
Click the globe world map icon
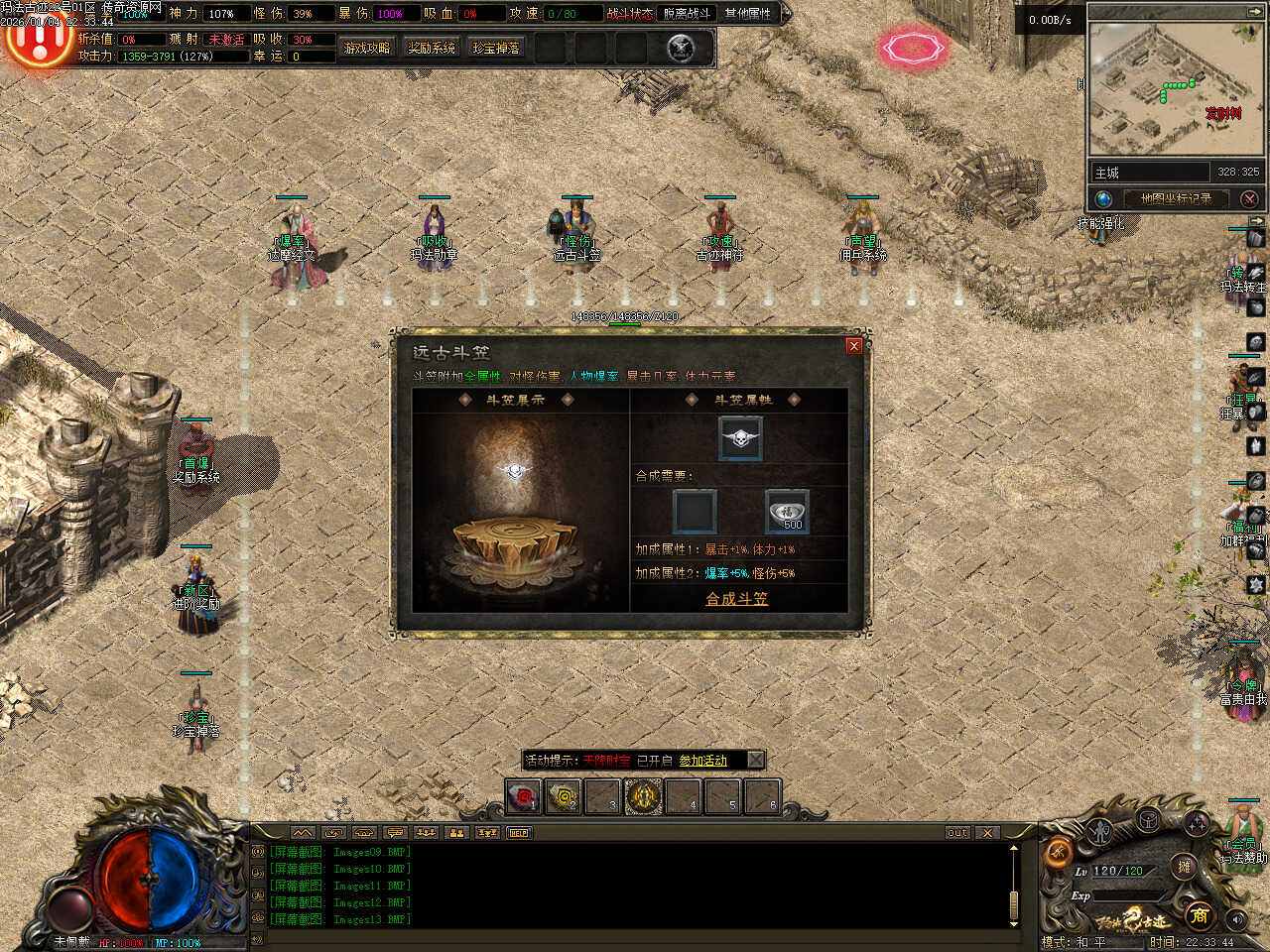pyautogui.click(x=1103, y=198)
